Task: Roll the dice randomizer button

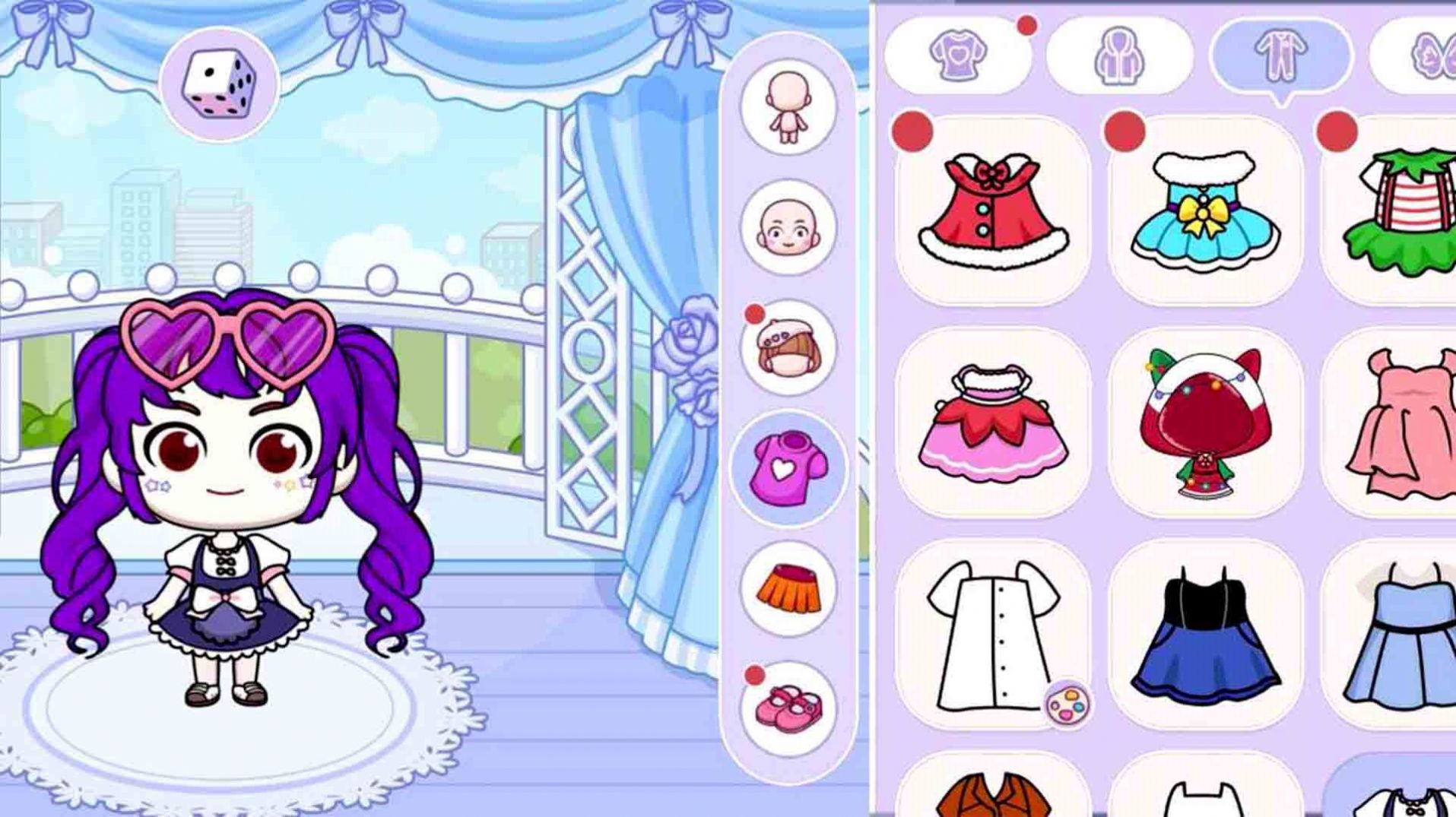Action: coord(219,84)
